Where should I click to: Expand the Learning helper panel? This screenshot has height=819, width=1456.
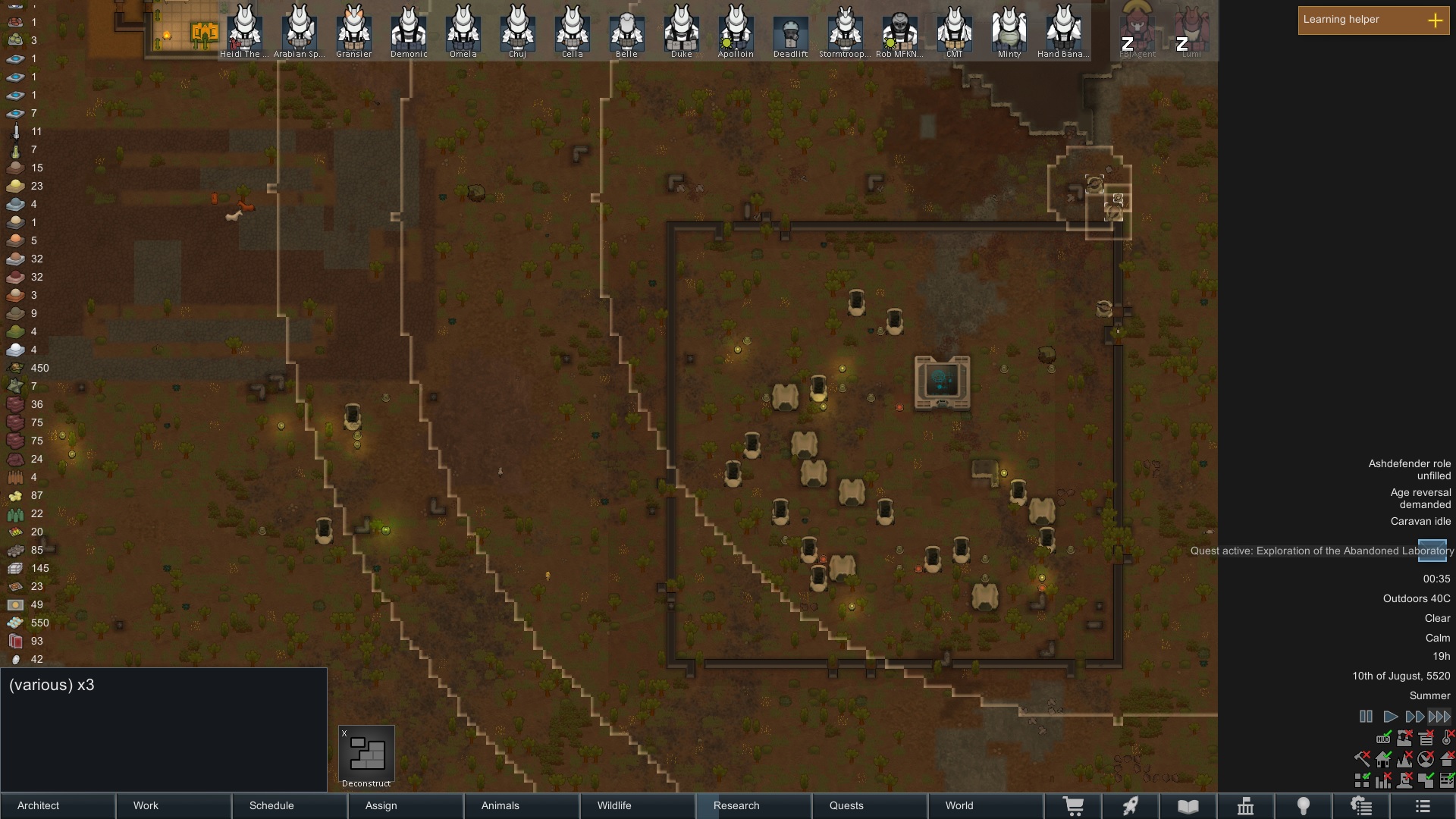(x=1436, y=20)
